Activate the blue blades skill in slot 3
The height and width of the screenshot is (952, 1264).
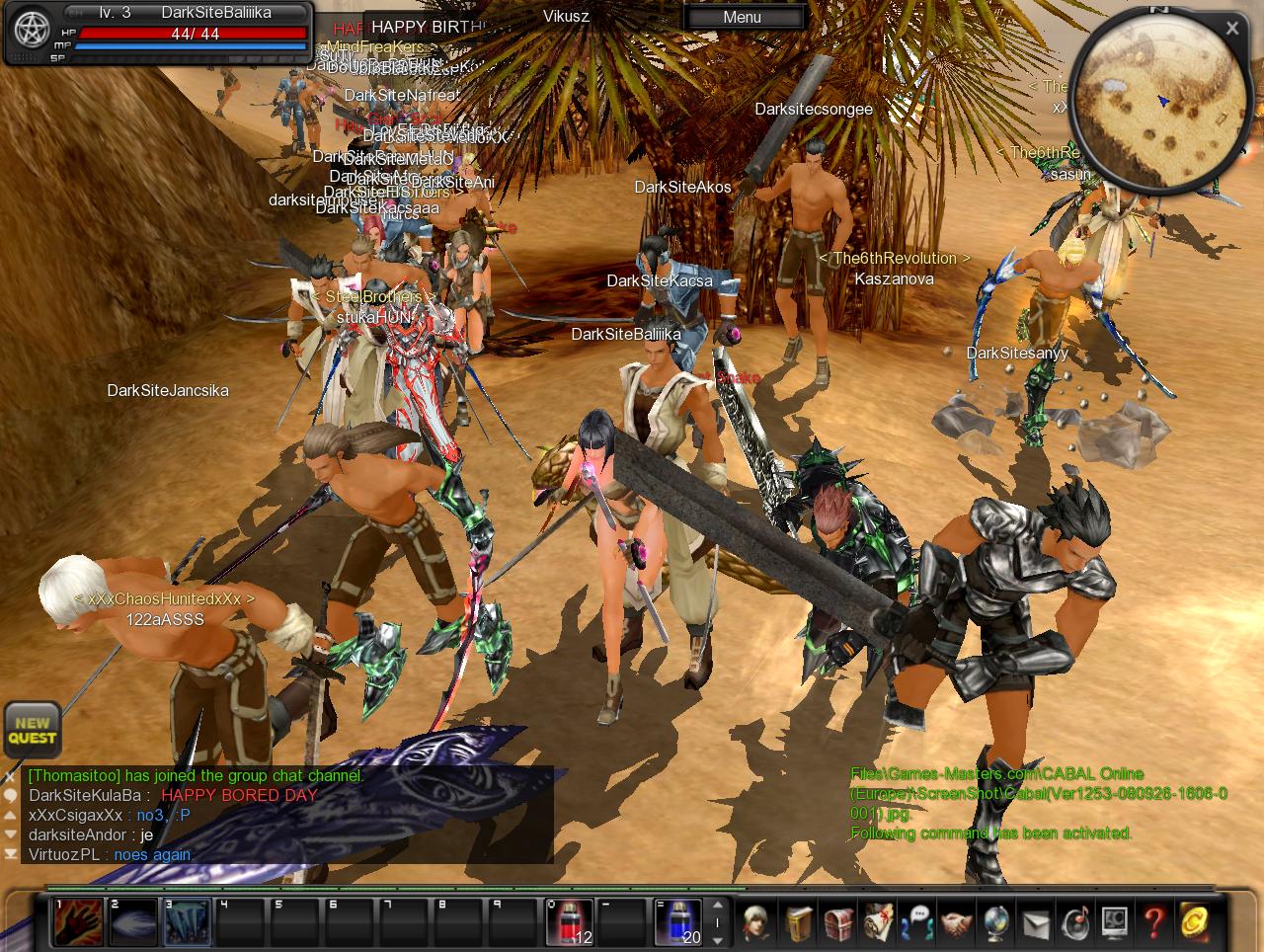[187, 921]
